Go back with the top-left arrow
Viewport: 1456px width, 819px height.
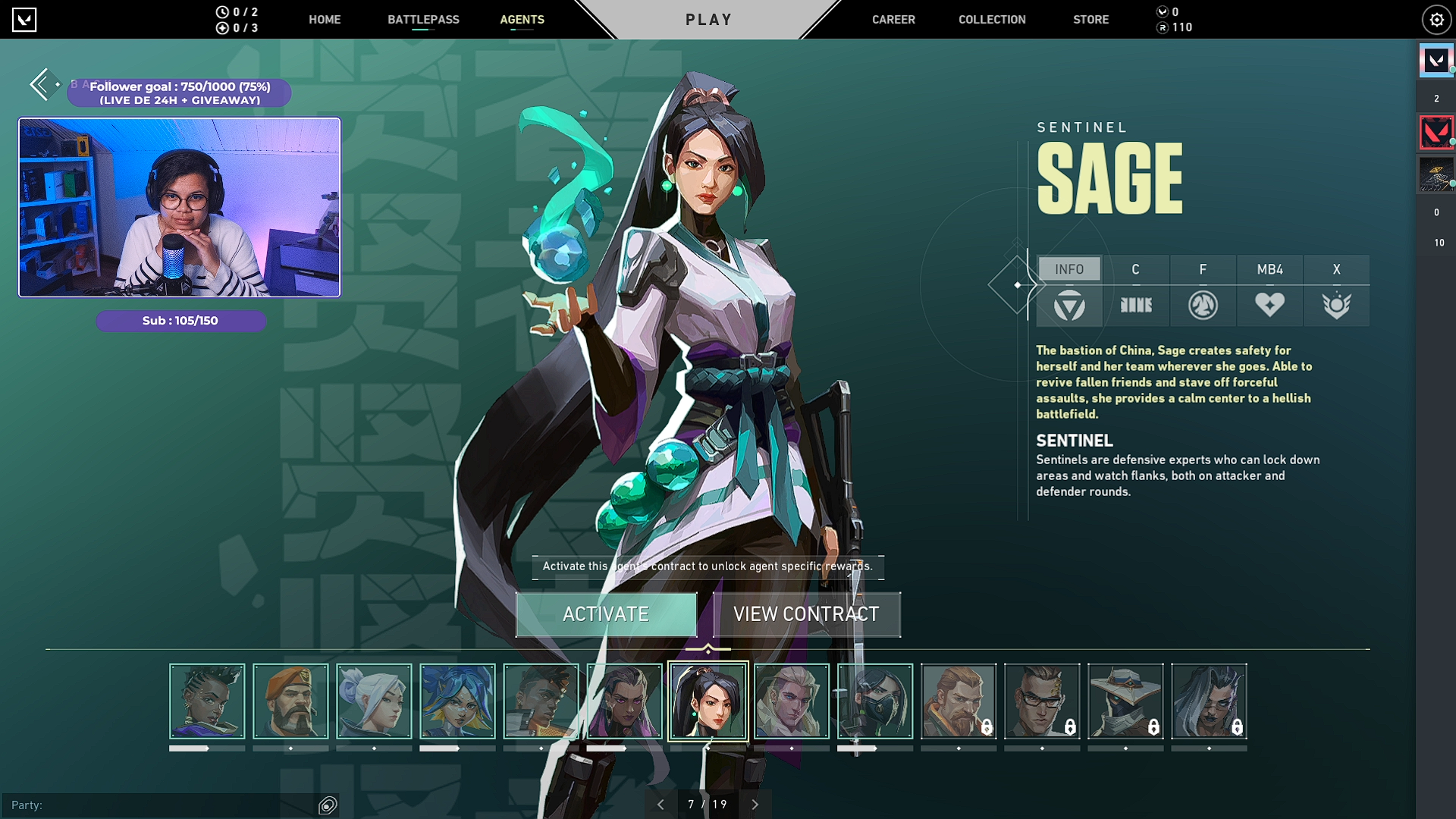click(41, 84)
